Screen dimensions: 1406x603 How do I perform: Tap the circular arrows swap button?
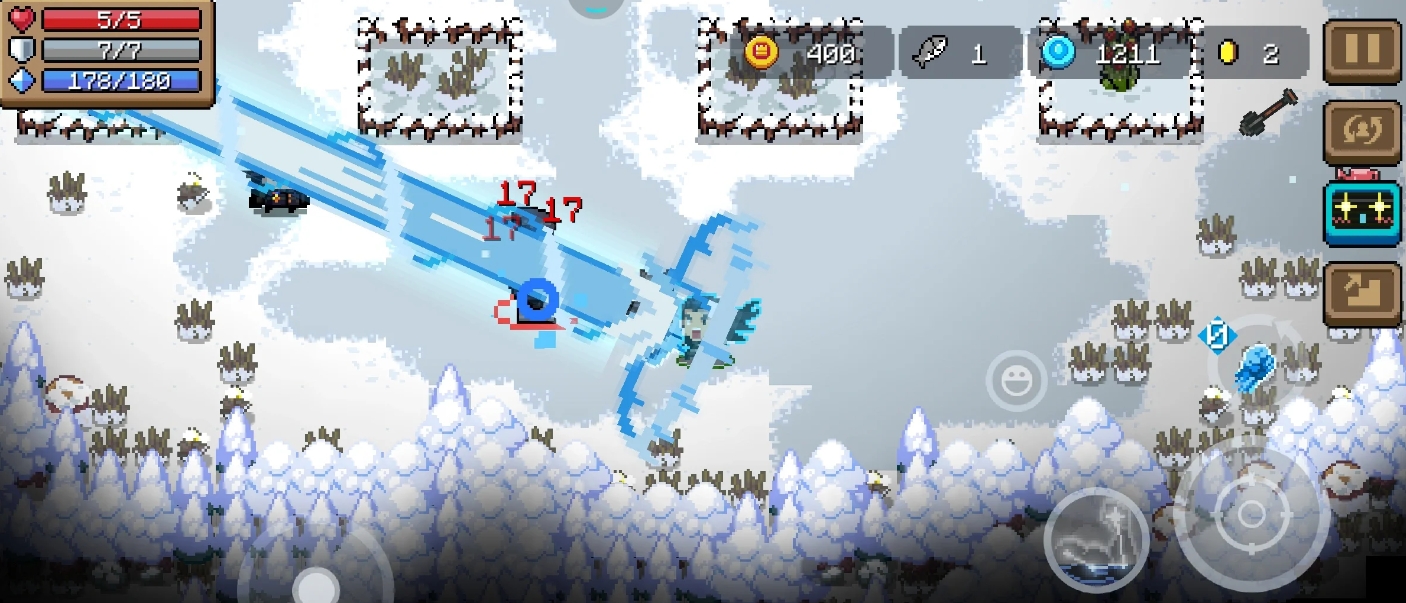click(x=1361, y=132)
